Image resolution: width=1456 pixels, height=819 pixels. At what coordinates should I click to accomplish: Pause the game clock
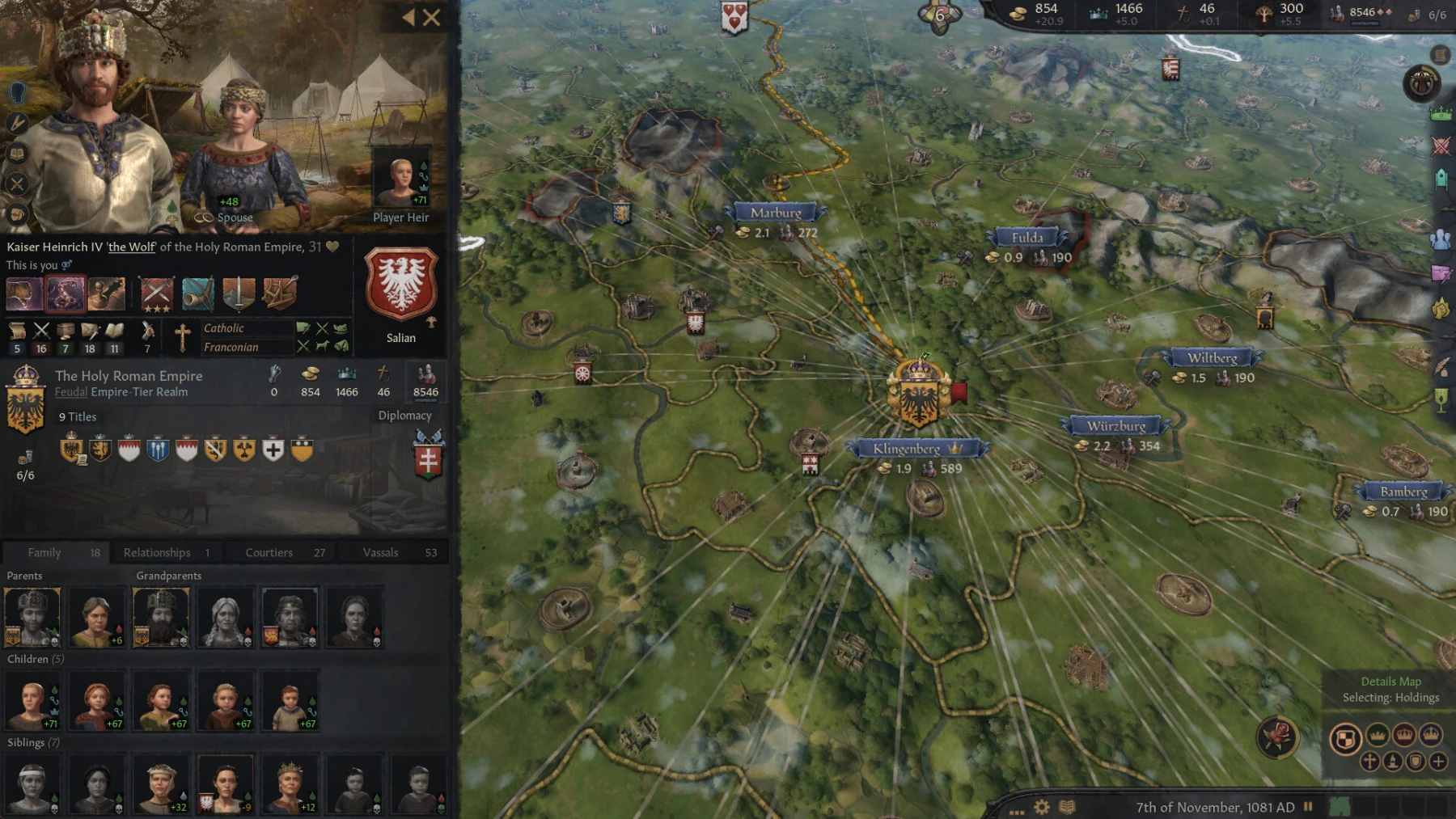pos(1307,807)
